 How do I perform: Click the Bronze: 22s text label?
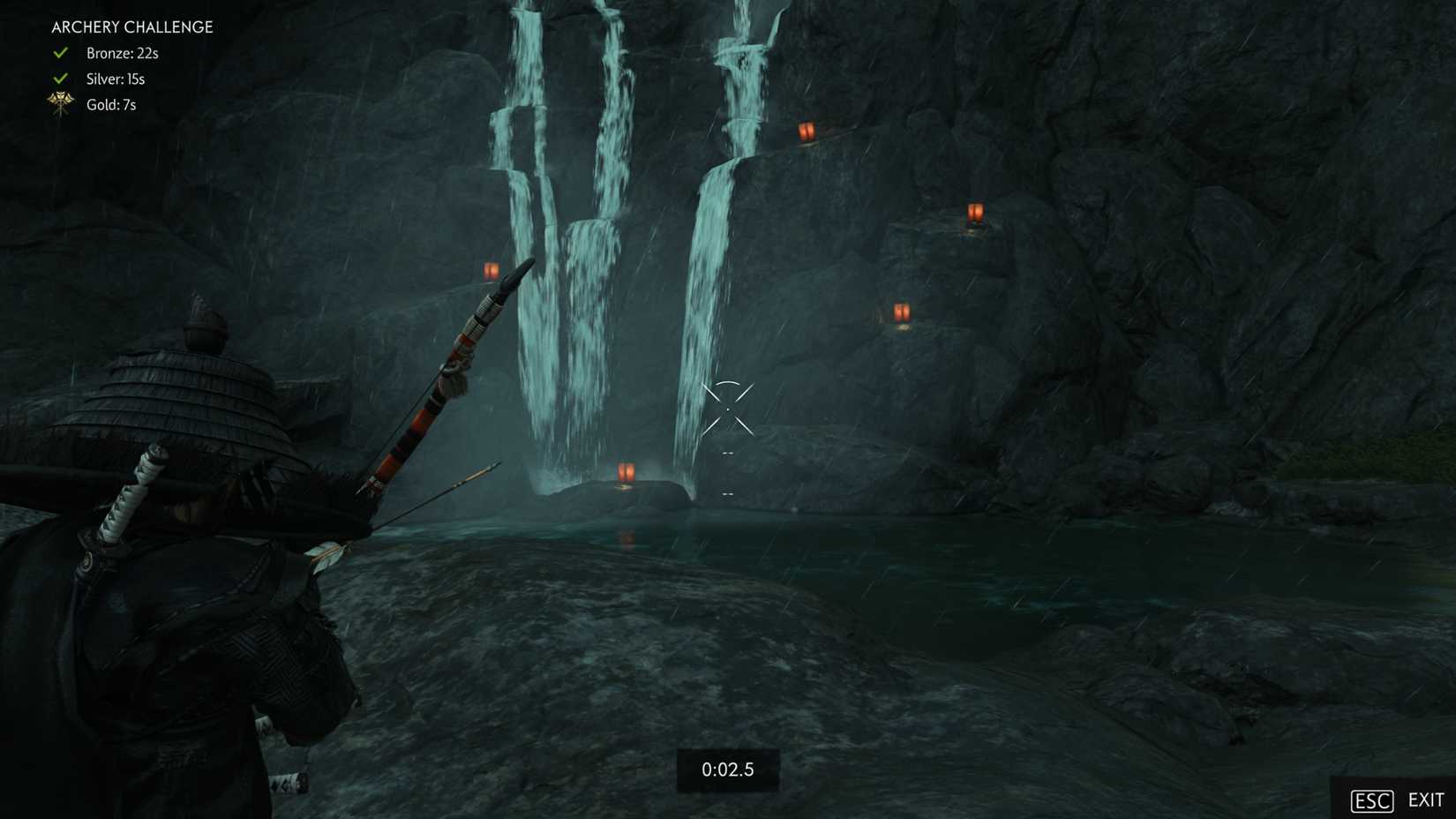(121, 53)
